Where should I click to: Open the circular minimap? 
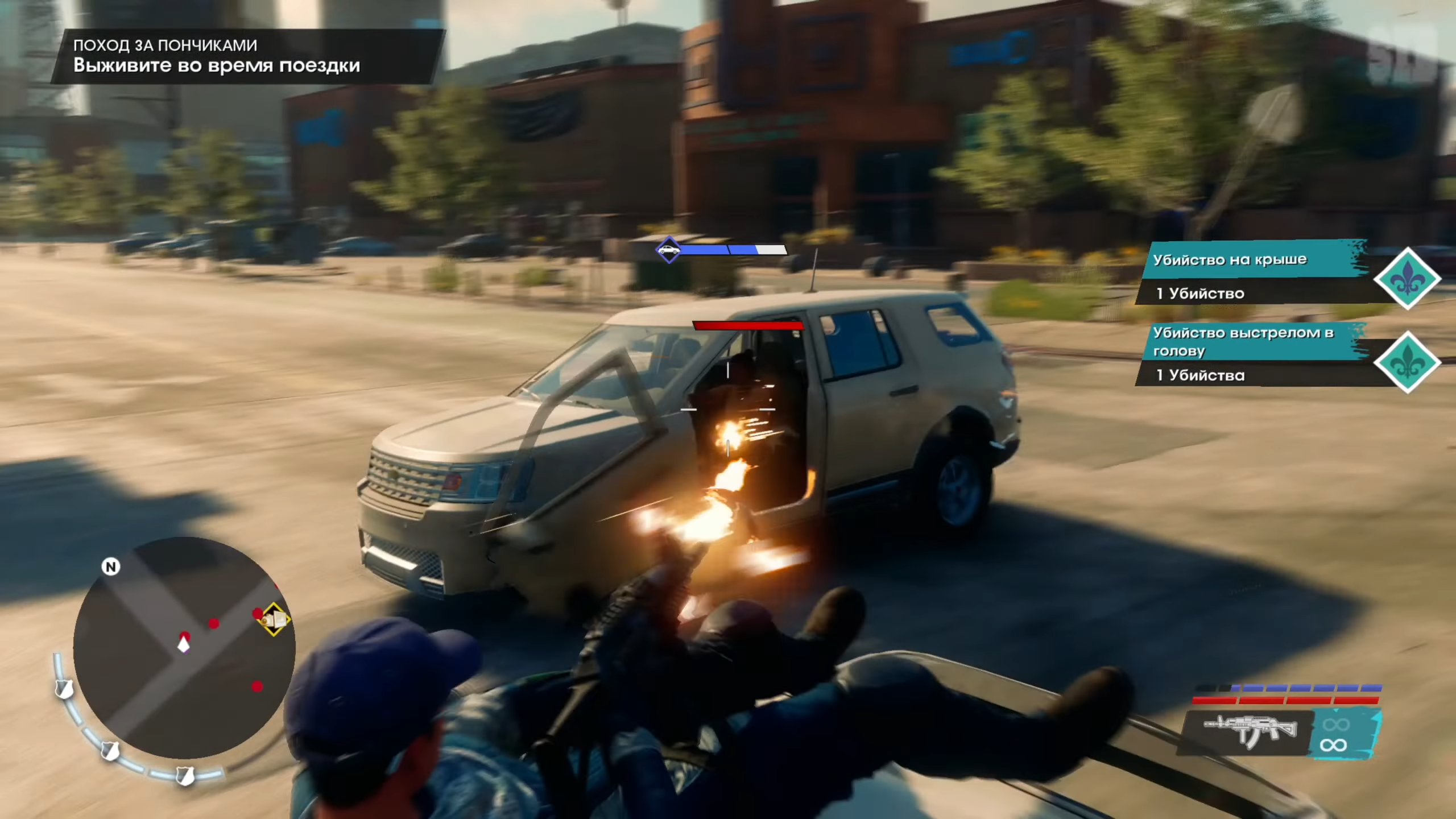(184, 648)
